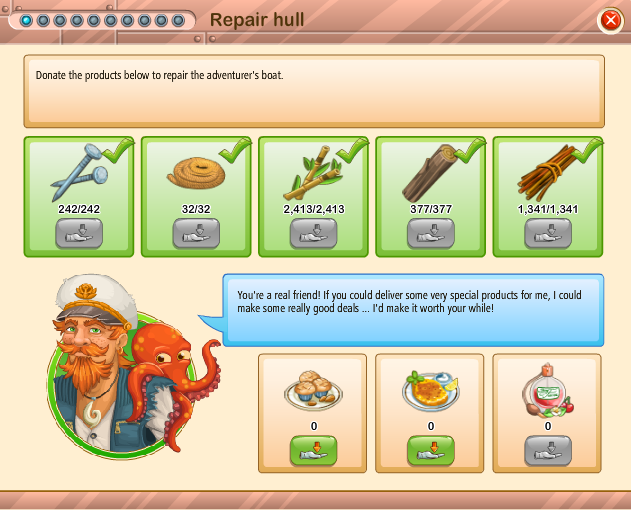631x510 pixels.
Task: Select the omelette plate icon
Action: 430,390
